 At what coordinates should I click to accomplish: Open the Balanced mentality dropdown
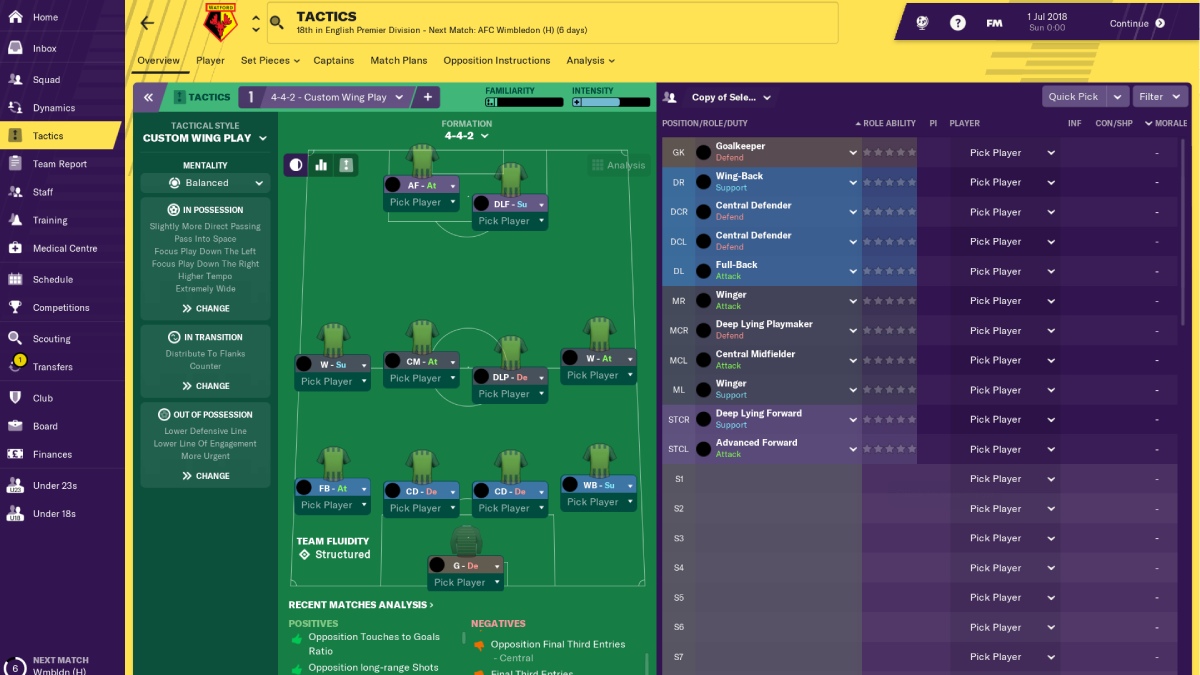coord(205,183)
